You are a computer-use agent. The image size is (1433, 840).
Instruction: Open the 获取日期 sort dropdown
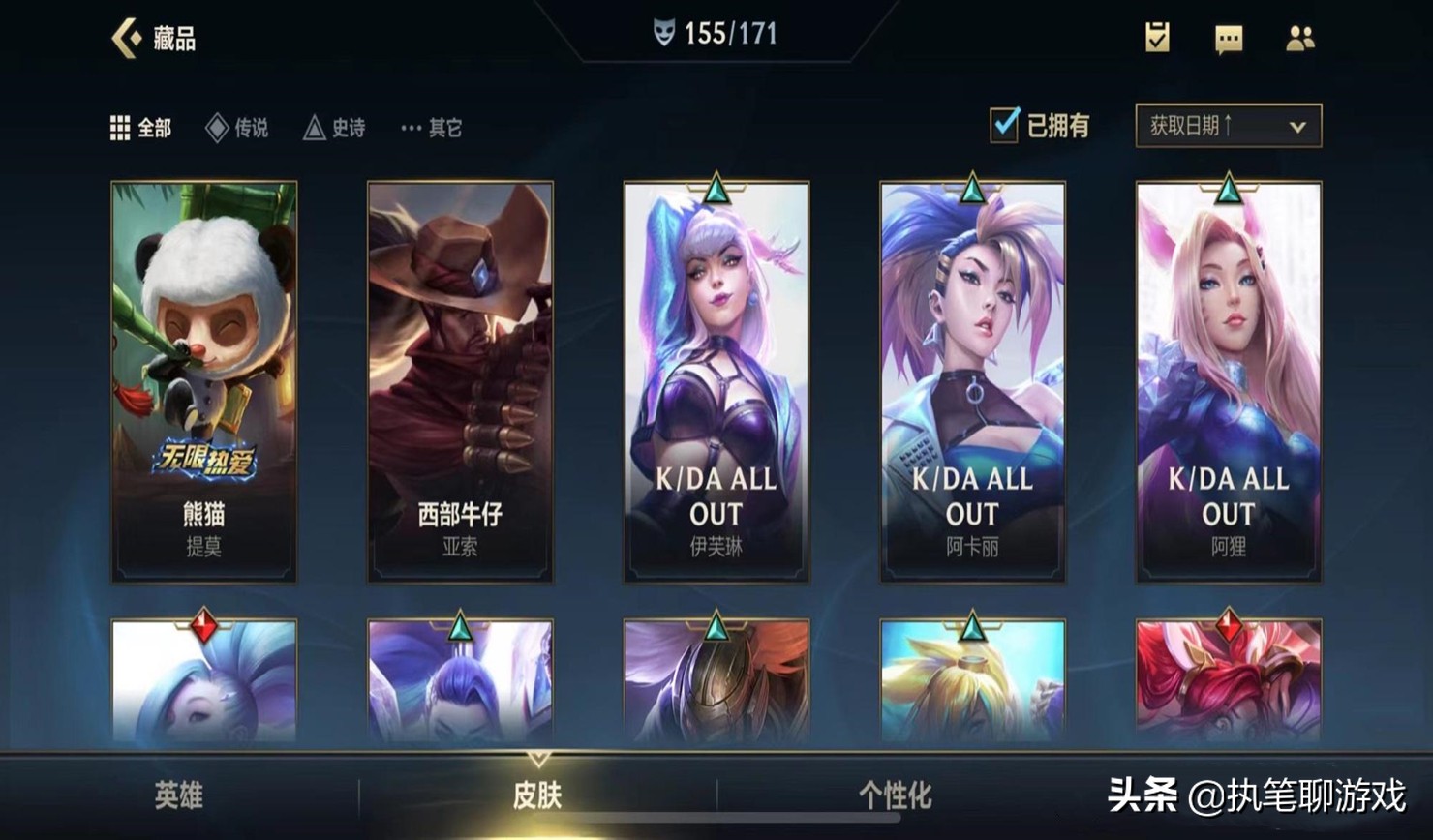[1228, 126]
